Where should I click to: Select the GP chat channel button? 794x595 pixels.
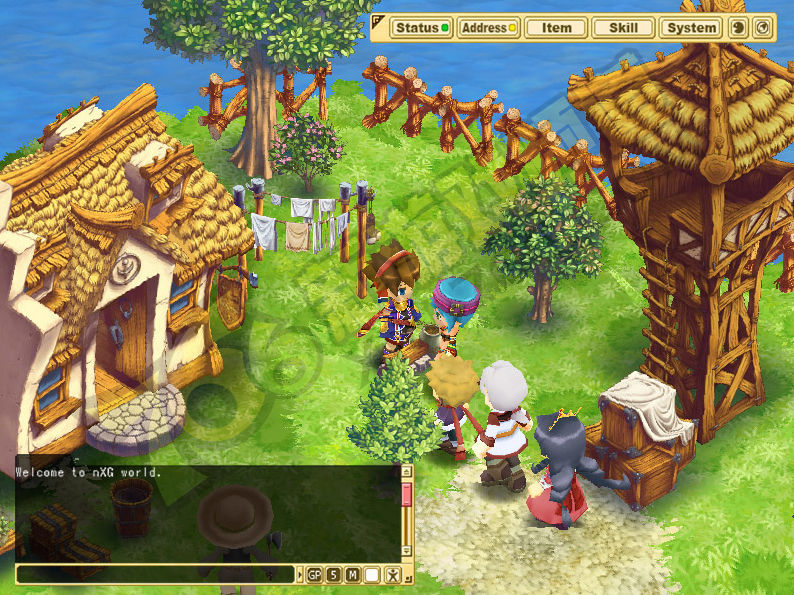point(314,575)
